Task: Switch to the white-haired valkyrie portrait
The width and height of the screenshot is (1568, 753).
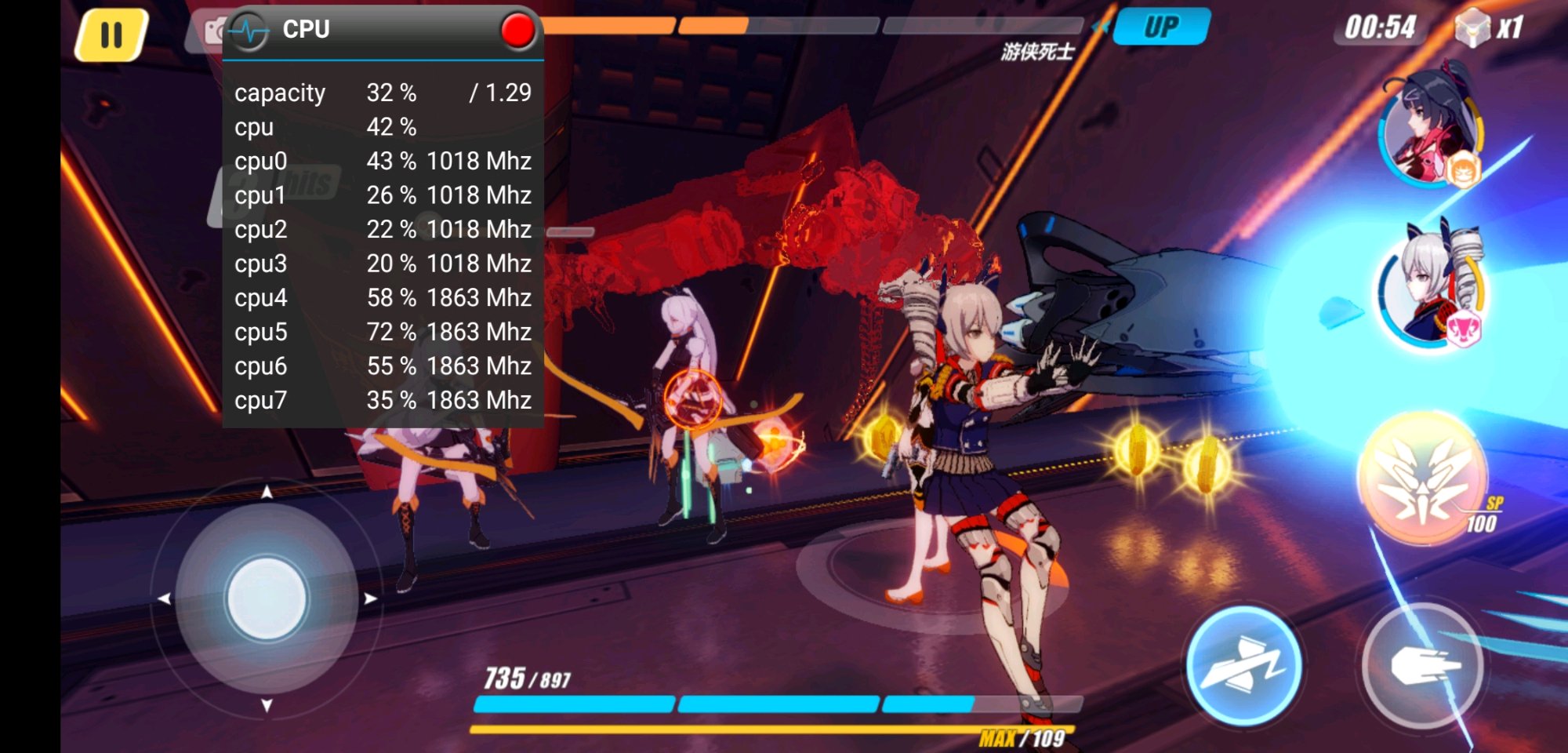Action: pyautogui.click(x=1431, y=286)
